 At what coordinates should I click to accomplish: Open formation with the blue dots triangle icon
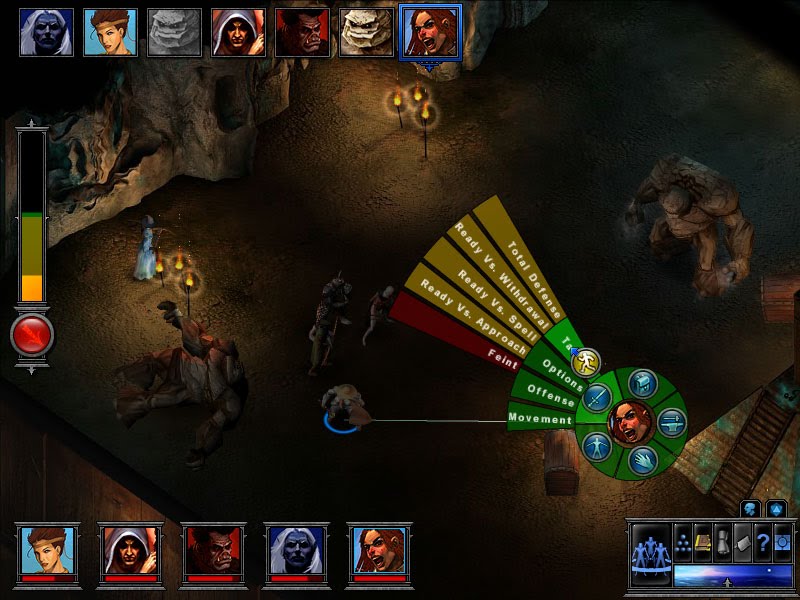pyautogui.click(x=682, y=540)
